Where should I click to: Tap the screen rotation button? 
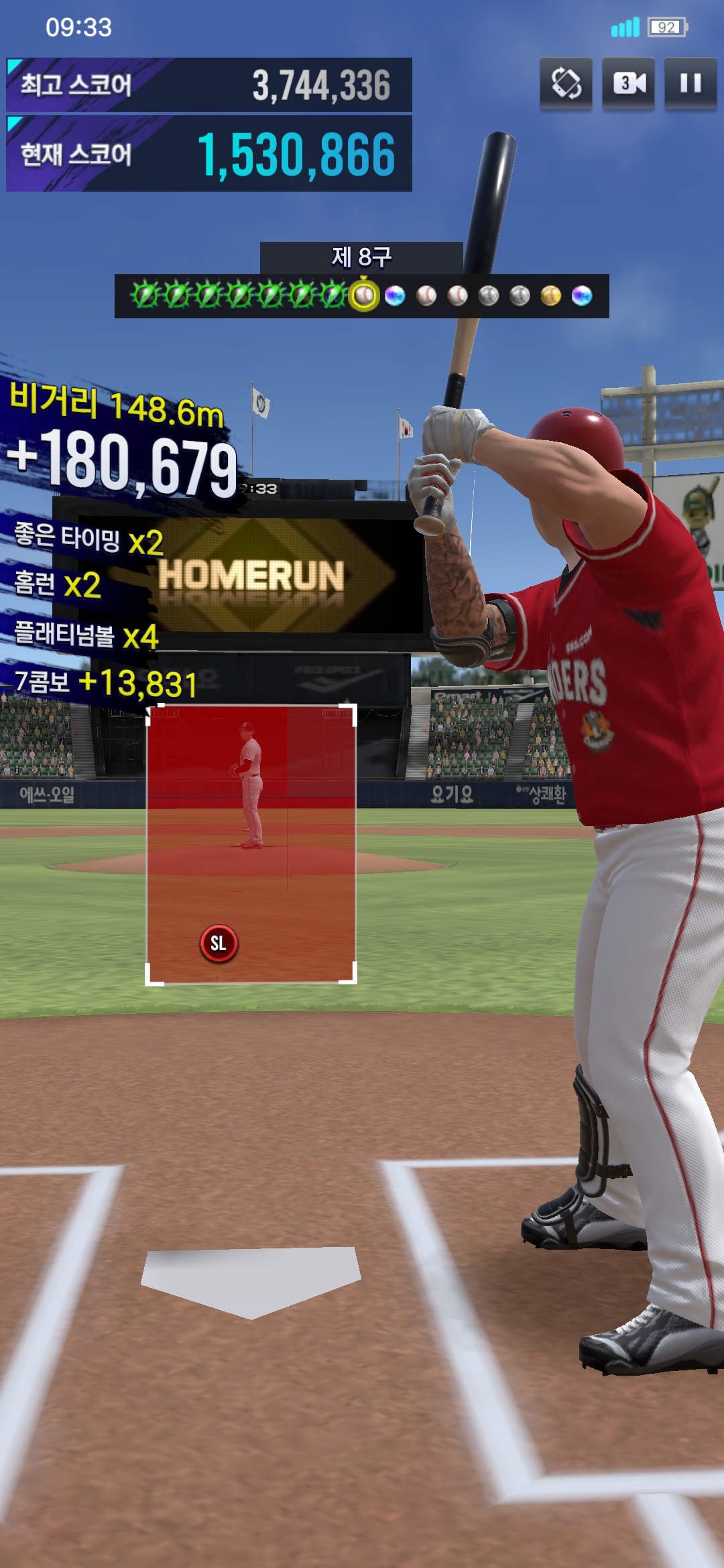[566, 83]
